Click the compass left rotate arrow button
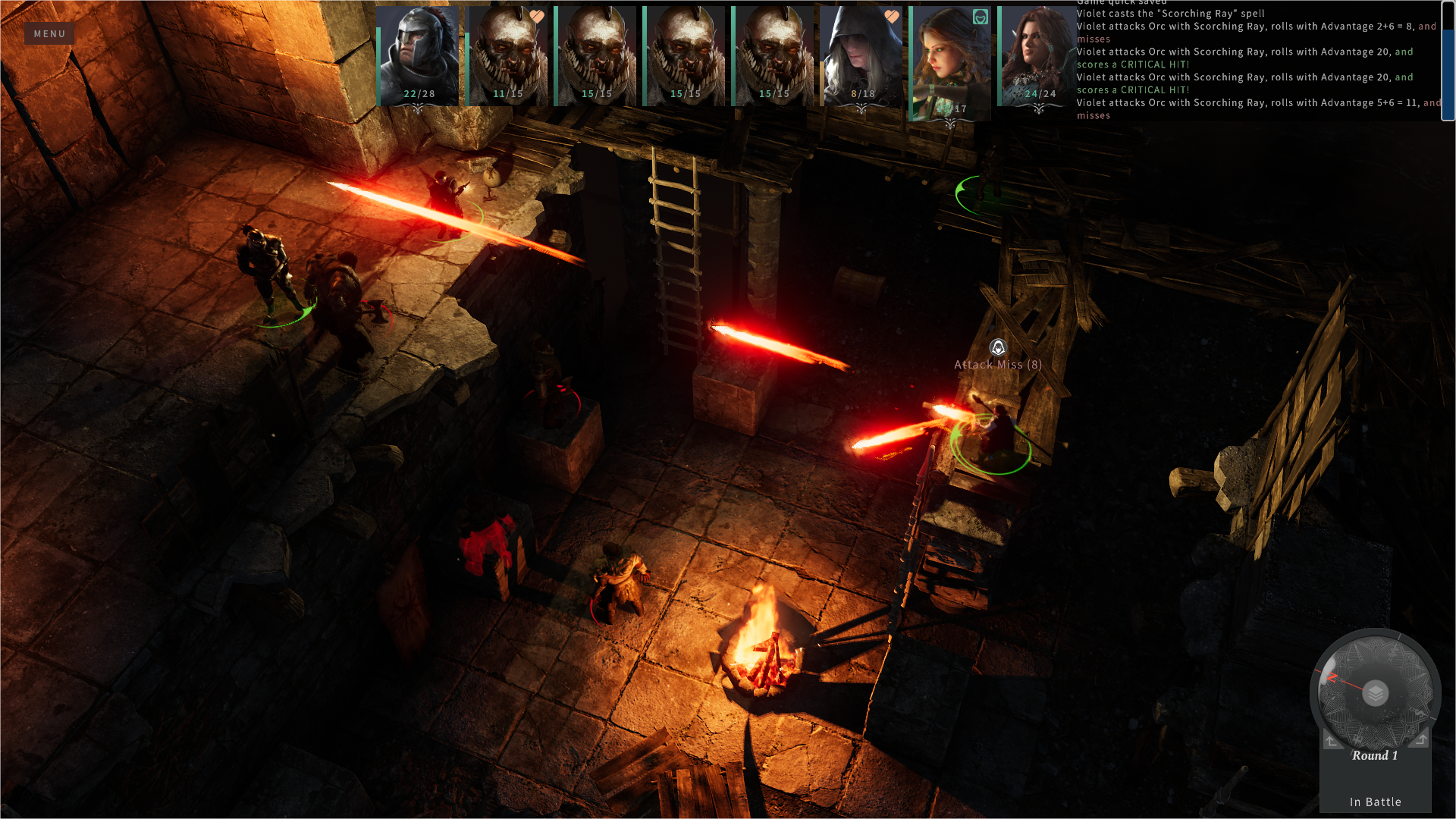Screen dimensions: 1456x819 [1332, 740]
